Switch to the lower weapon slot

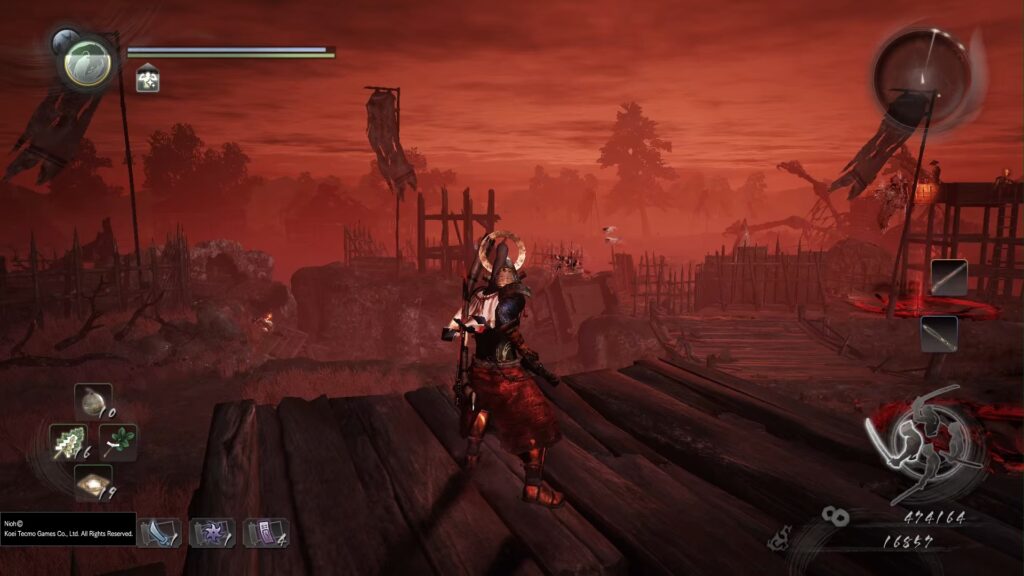[x=939, y=333]
